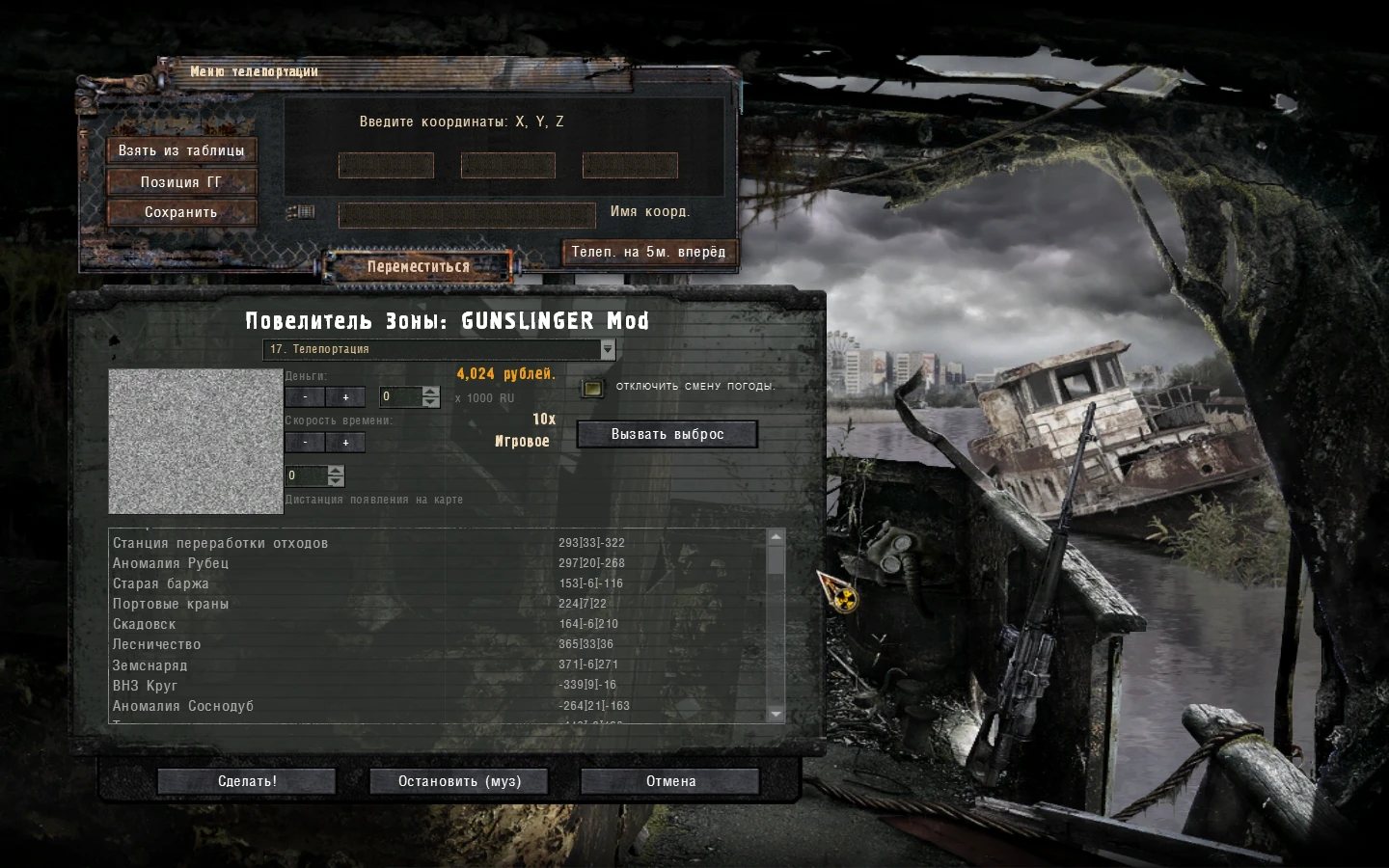This screenshot has height=868, width=1389.
Task: Click the Остановить (муз) button
Action: [x=459, y=781]
